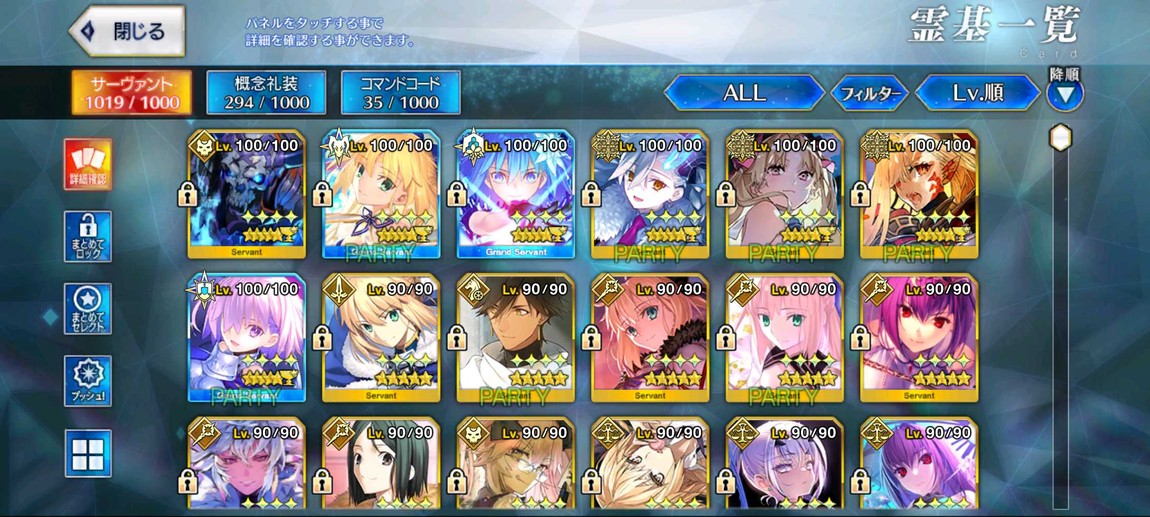
Task: Choose the pink-haired shield servant Lv.100 card
Action: [246, 337]
